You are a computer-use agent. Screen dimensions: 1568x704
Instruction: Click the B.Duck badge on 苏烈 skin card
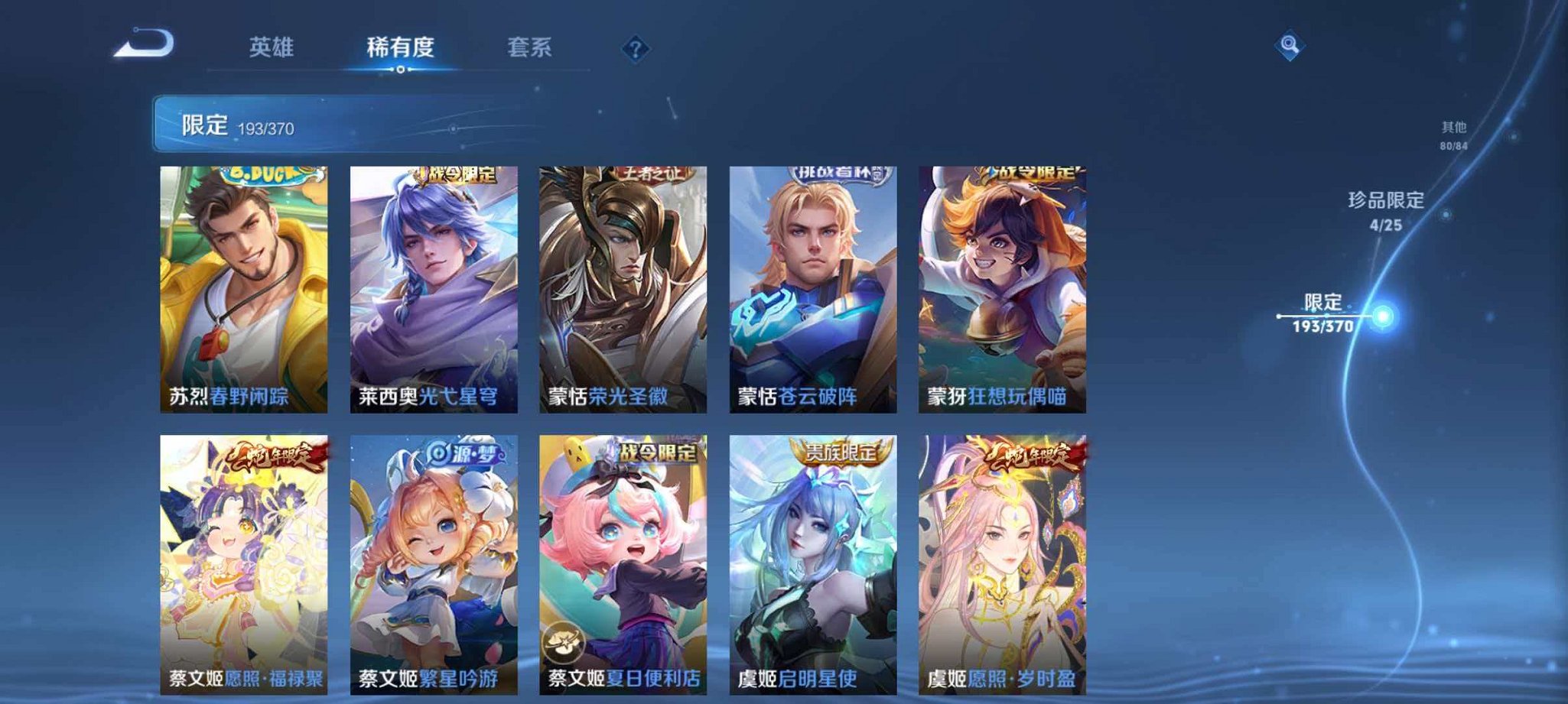coord(262,176)
